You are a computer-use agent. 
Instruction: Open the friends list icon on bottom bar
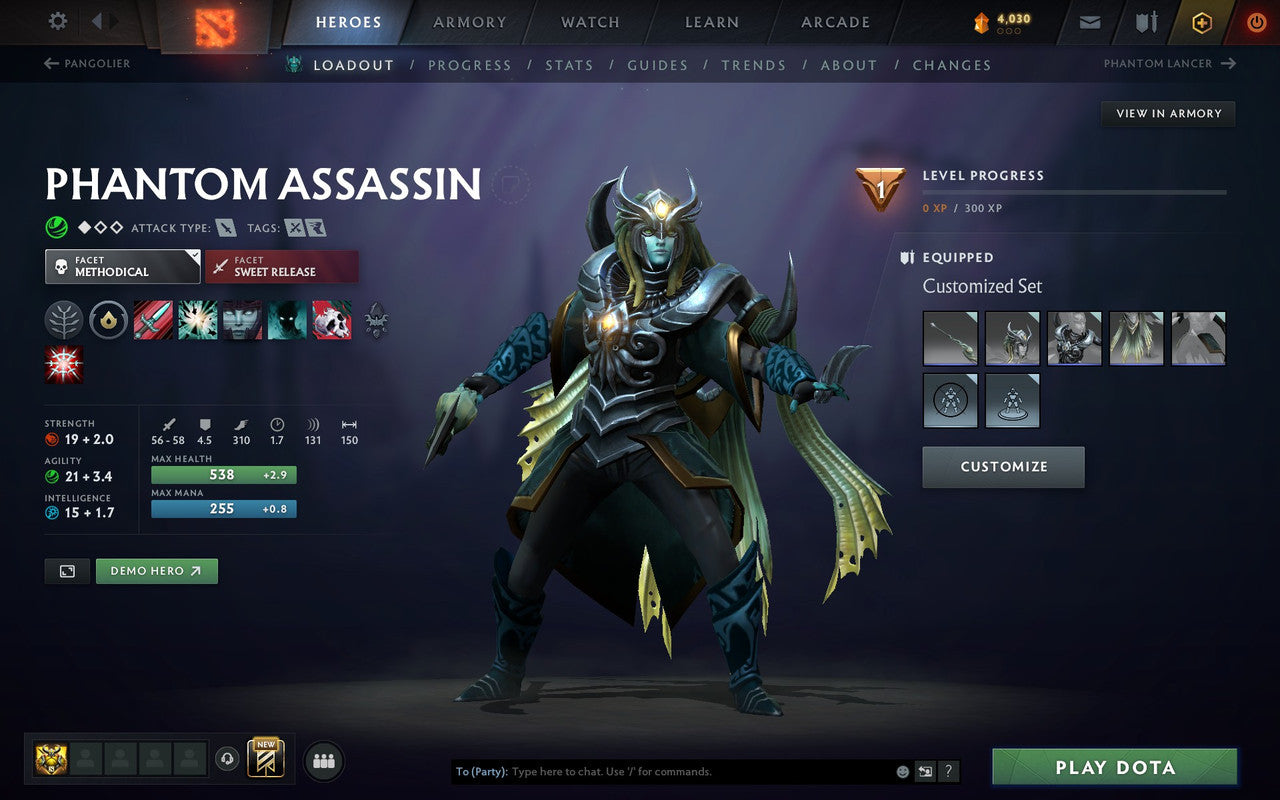pos(323,760)
